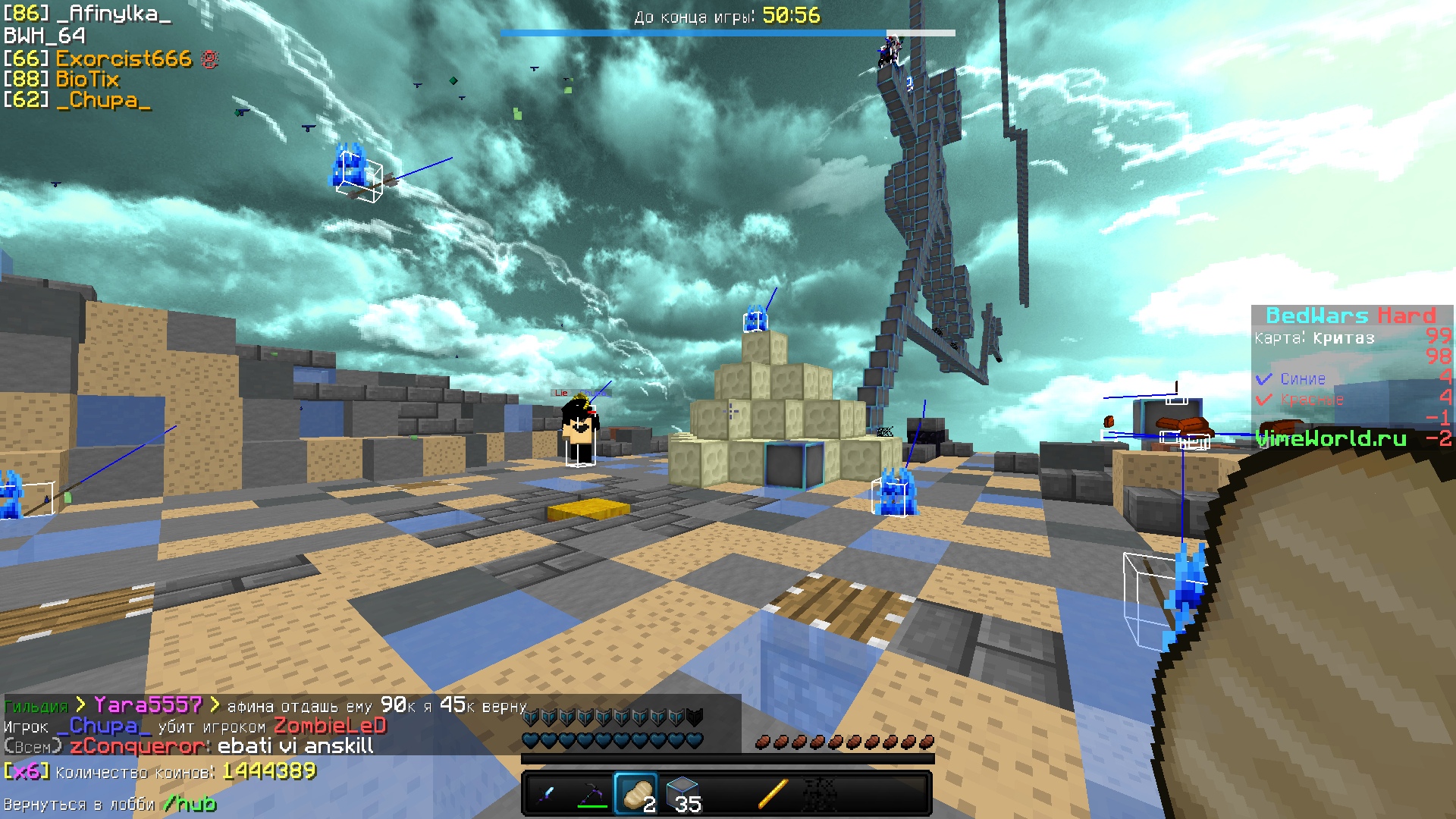Click zConqueror's name in chat
The width and height of the screenshot is (1456, 819).
138,747
